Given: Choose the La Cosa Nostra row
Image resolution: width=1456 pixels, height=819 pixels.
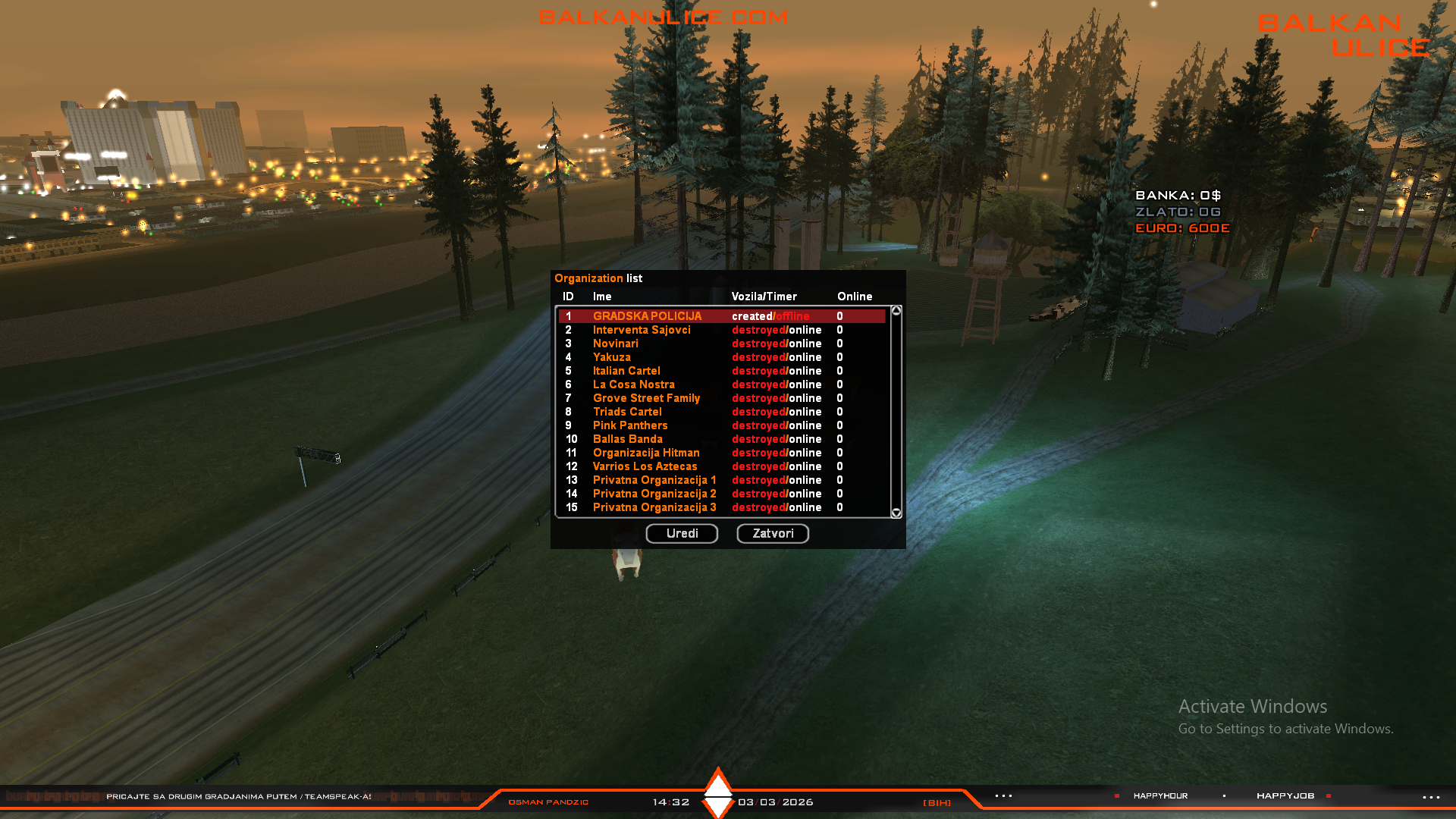Looking at the screenshot, I should click(x=633, y=384).
